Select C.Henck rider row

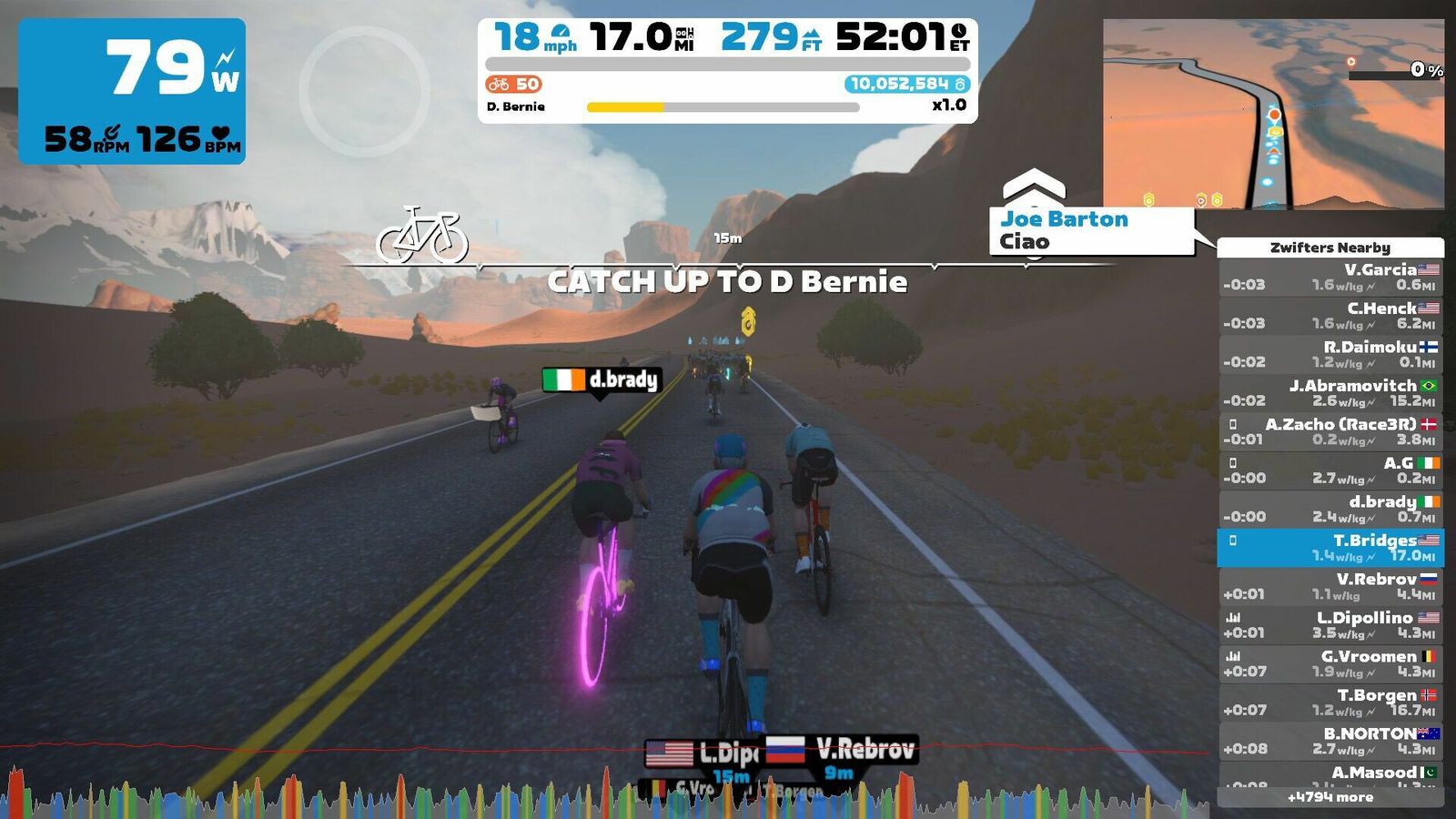click(1330, 316)
